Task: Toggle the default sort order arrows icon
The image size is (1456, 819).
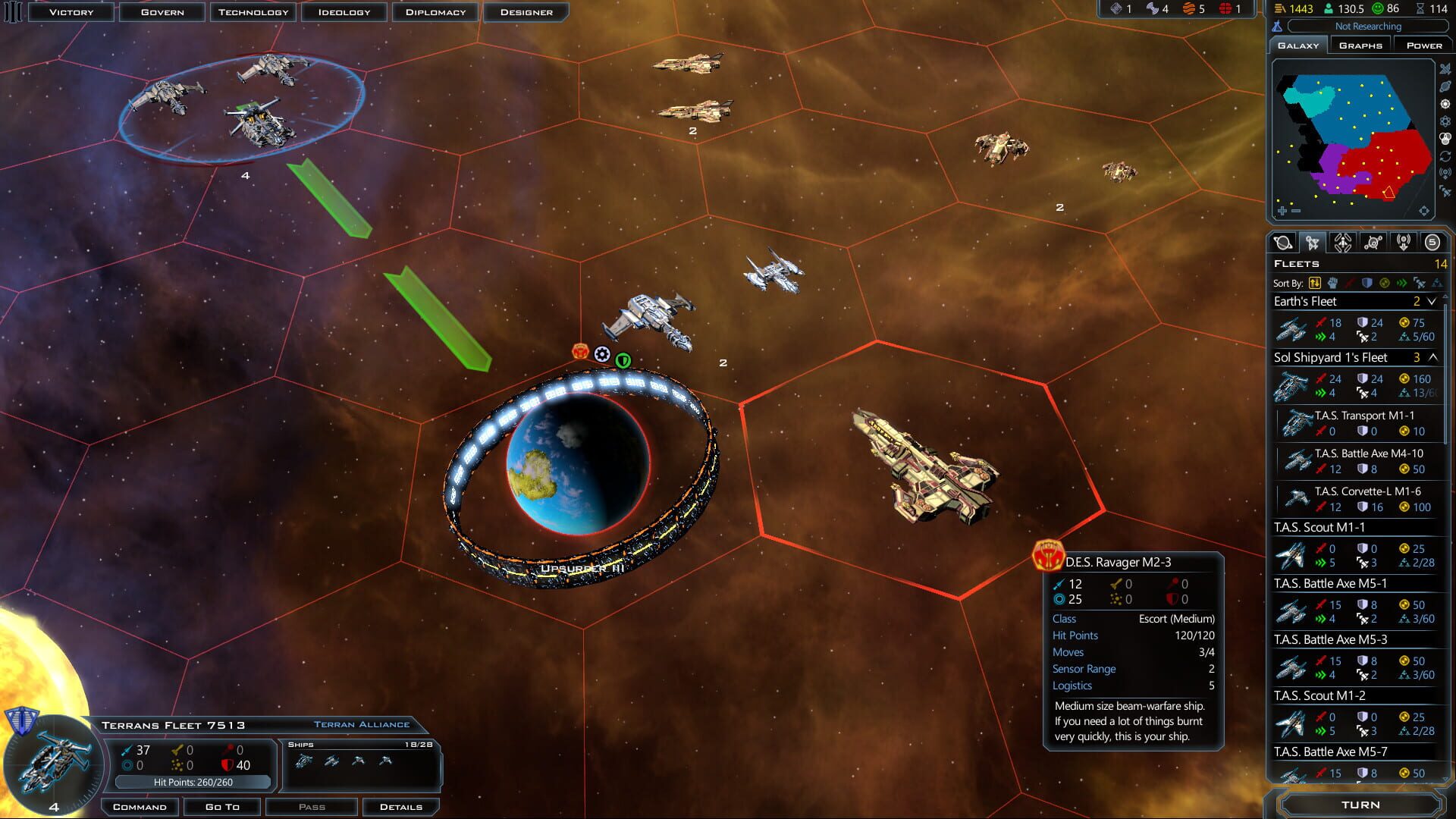Action: coord(1314,284)
